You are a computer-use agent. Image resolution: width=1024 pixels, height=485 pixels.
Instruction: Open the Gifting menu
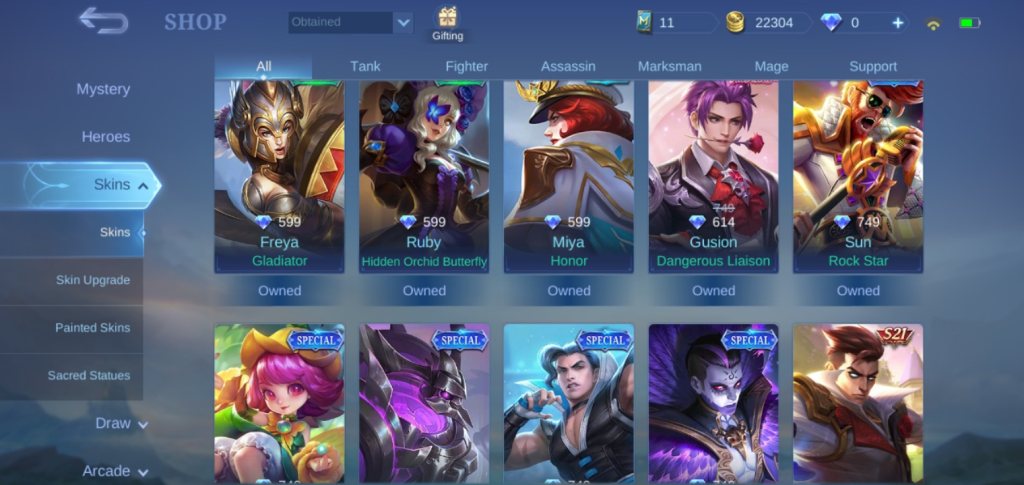click(446, 24)
